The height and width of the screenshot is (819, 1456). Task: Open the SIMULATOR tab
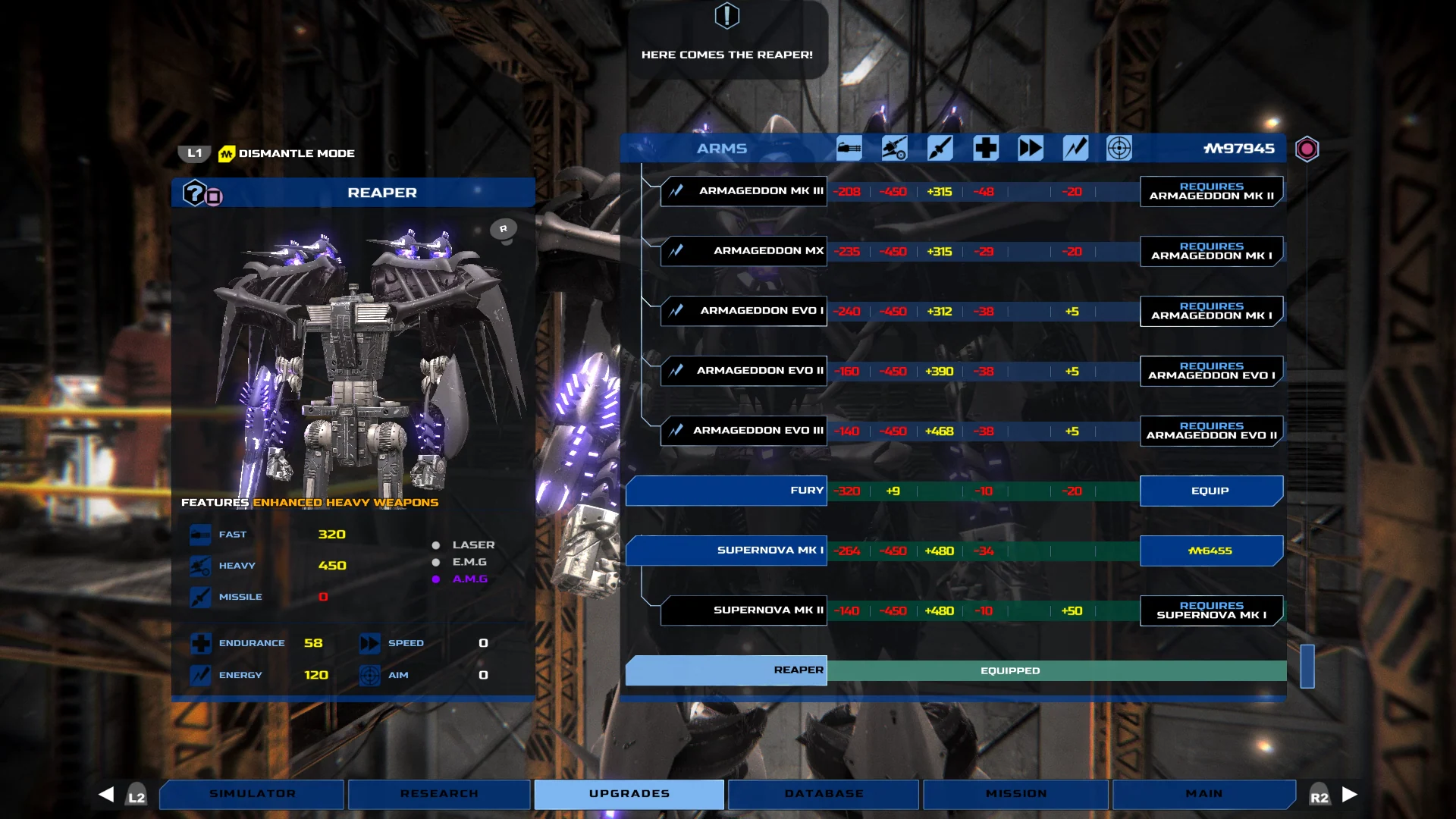point(251,794)
